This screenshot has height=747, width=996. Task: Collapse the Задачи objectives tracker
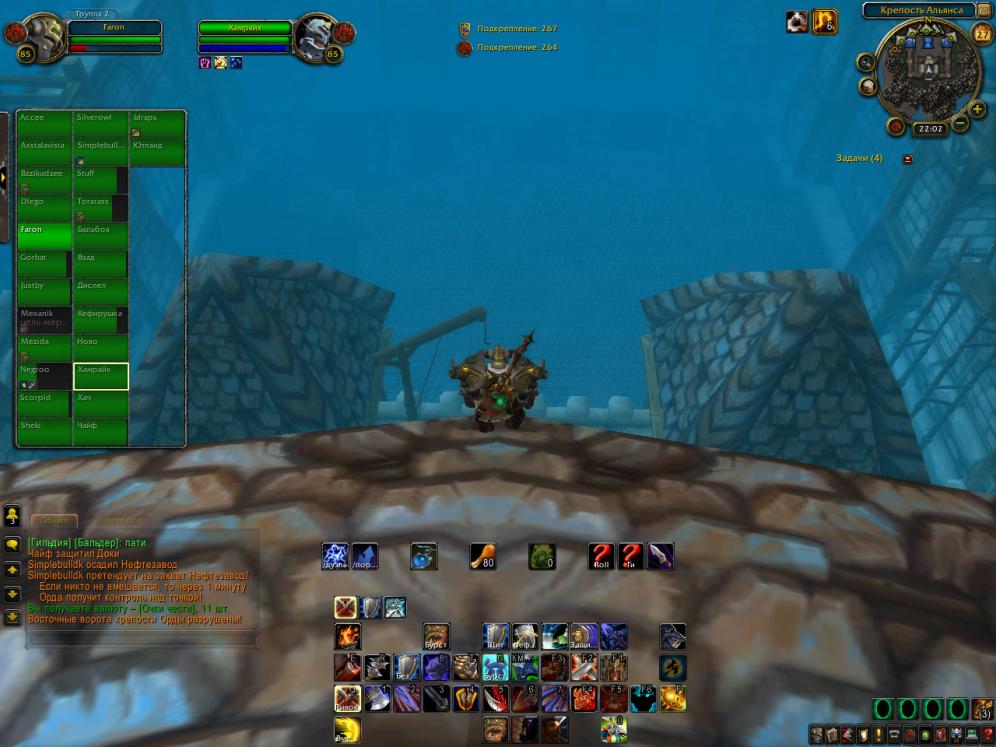pyautogui.click(x=907, y=159)
